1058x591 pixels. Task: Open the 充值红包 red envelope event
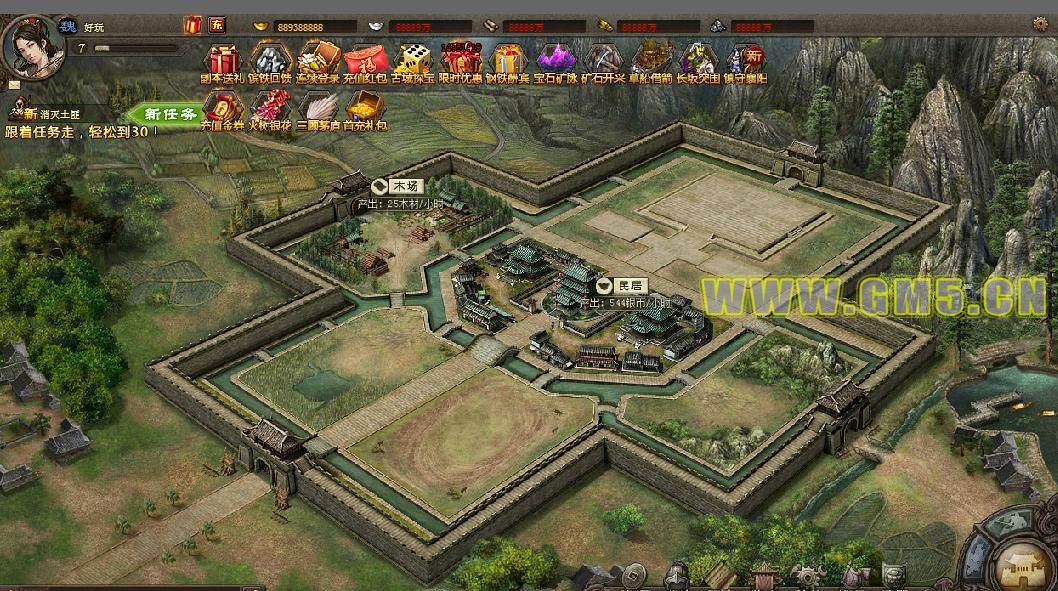[365, 62]
